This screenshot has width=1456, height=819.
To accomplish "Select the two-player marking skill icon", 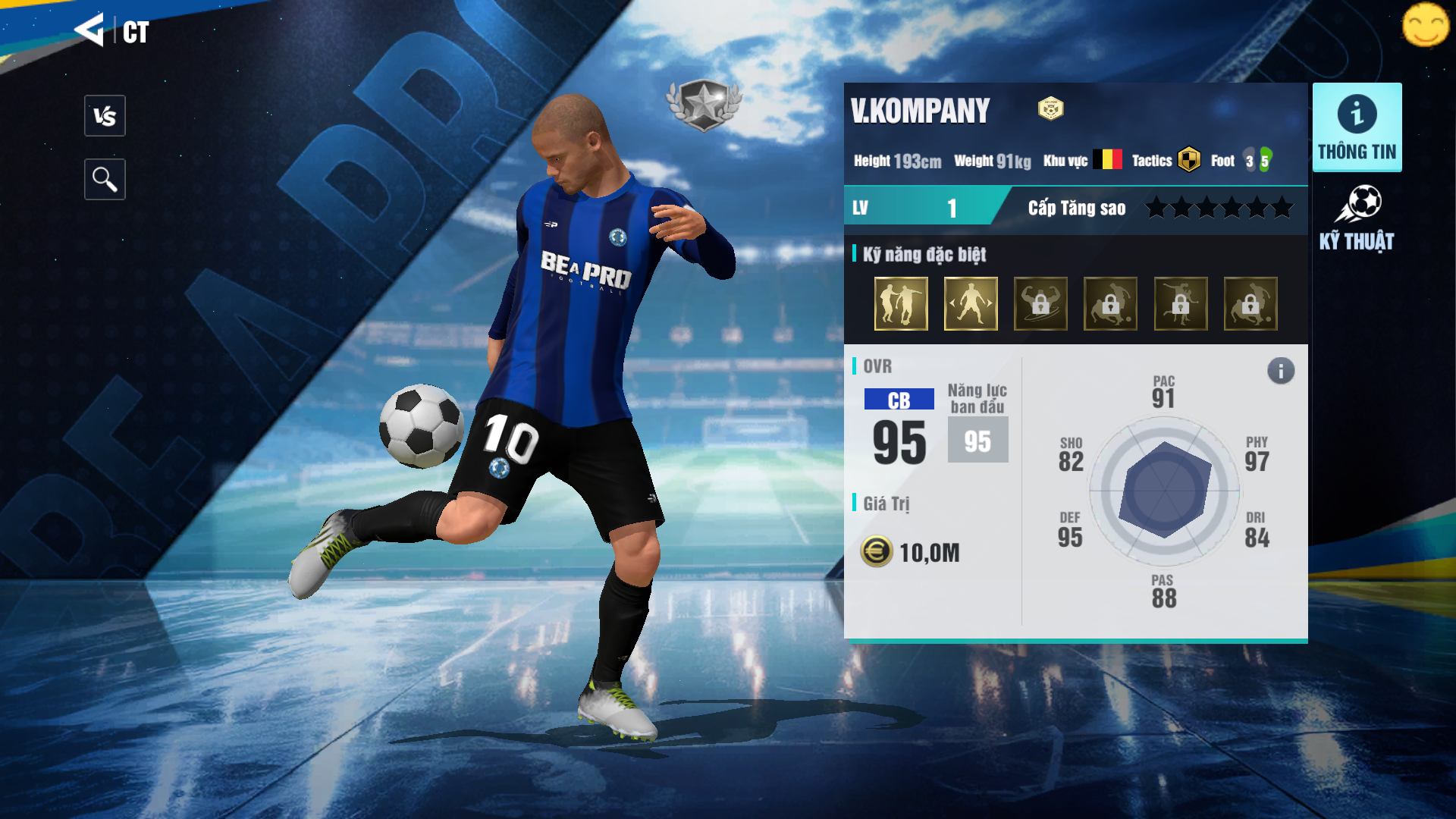I will pyautogui.click(x=901, y=303).
